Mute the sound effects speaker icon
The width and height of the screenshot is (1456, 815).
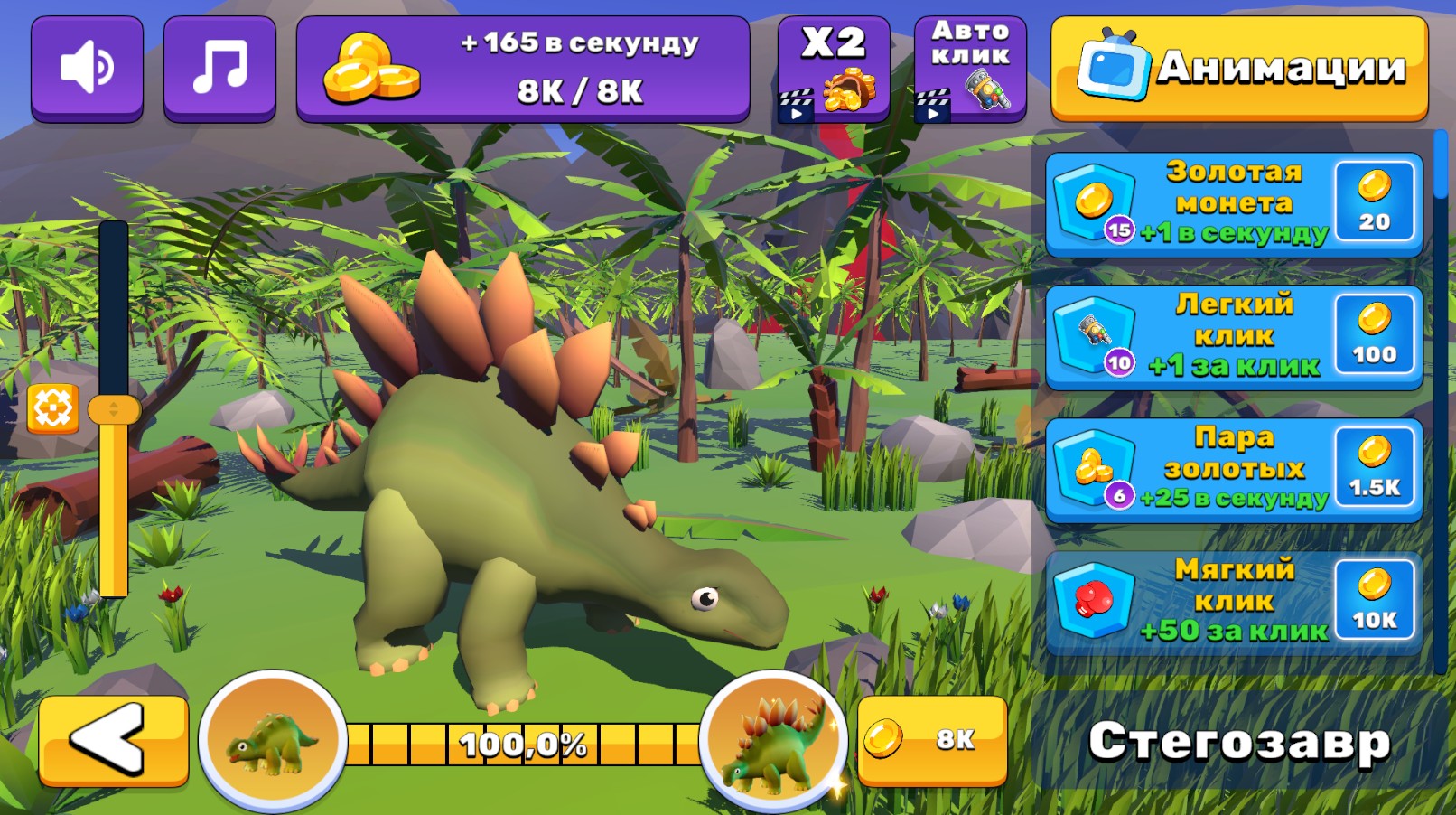pos(87,64)
